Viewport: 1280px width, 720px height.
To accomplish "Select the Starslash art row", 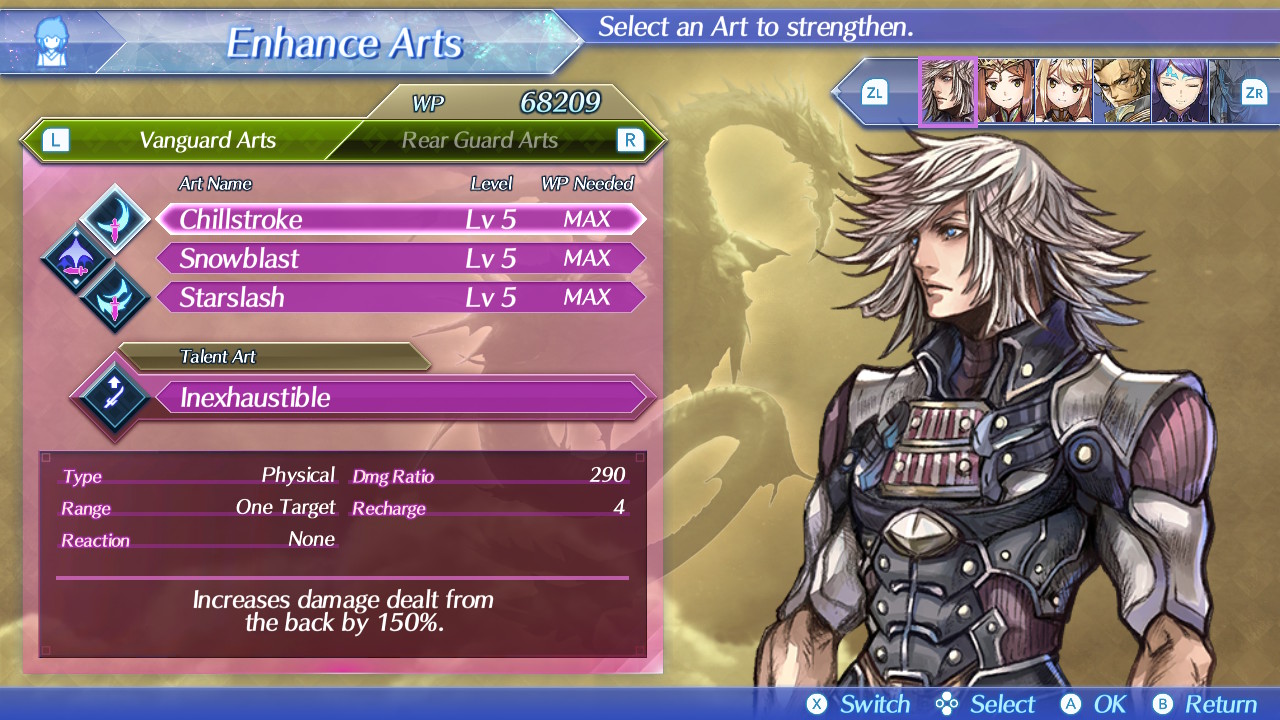I will click(400, 297).
